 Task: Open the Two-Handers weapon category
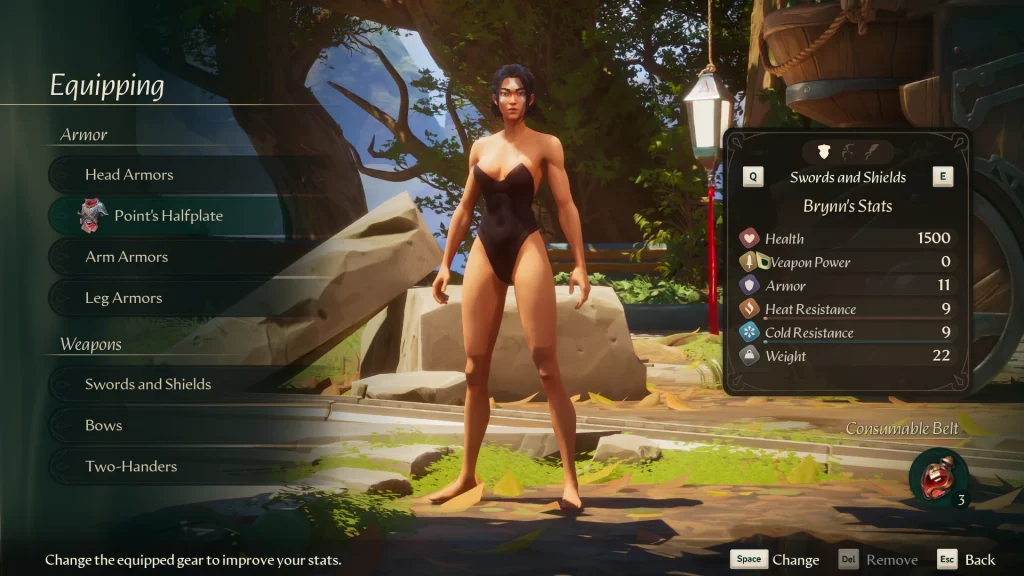131,466
